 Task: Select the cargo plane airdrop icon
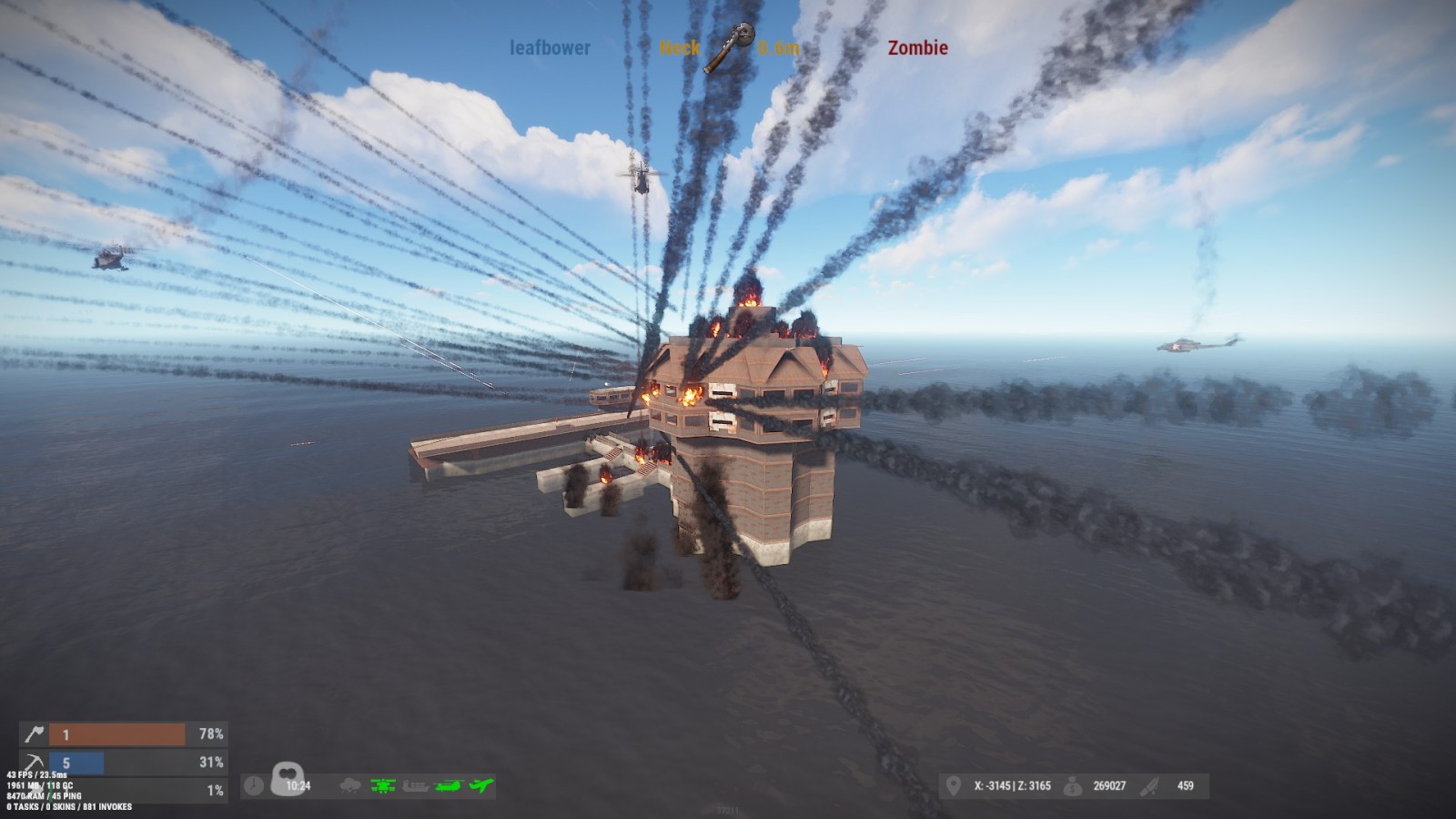click(x=481, y=785)
